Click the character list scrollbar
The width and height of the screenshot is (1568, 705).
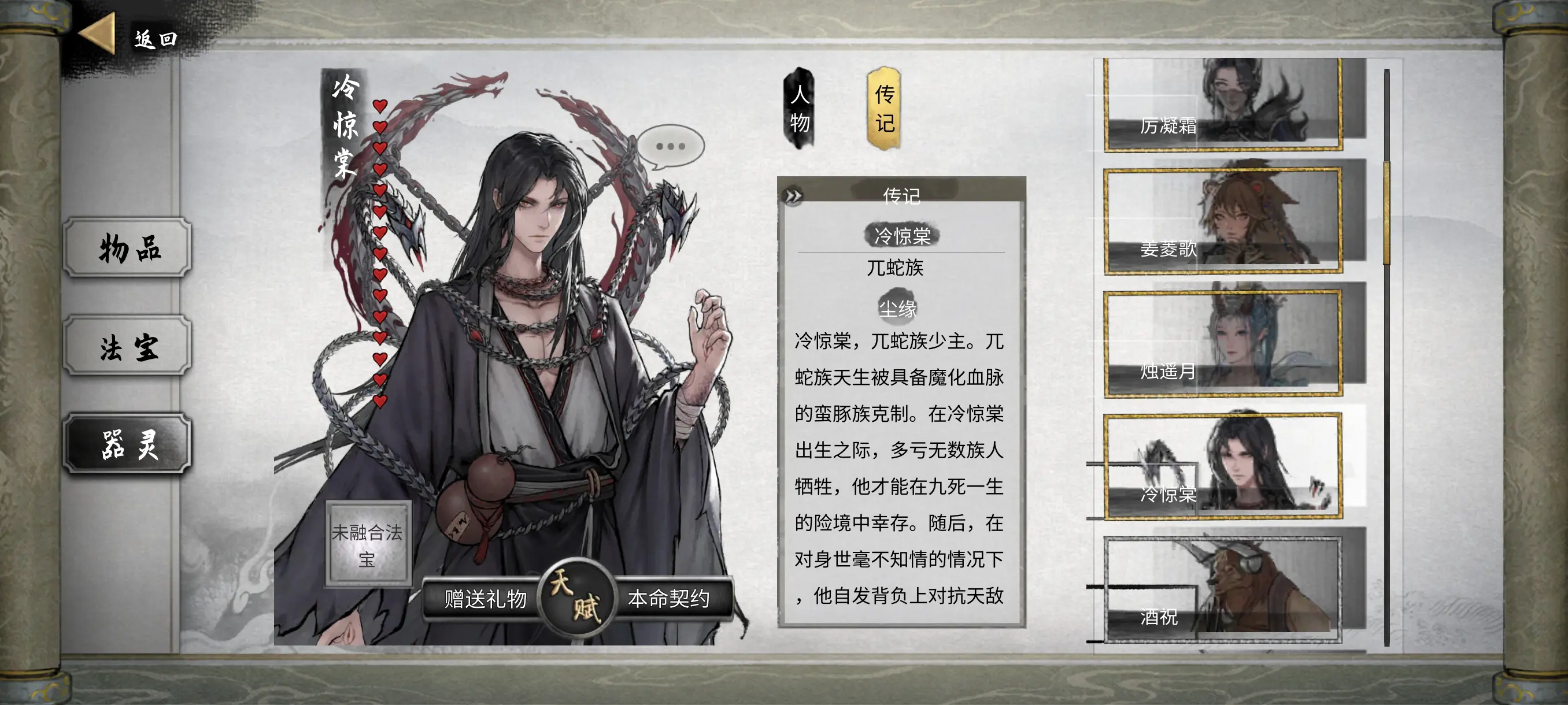tap(1386, 213)
